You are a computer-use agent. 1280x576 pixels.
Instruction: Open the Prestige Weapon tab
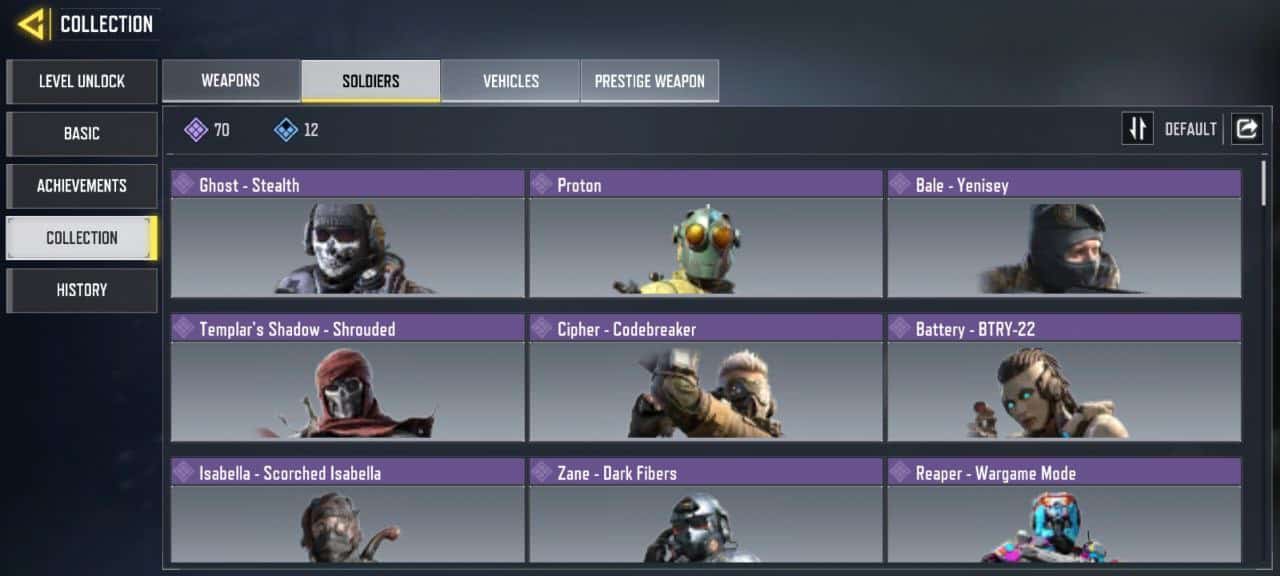pyautogui.click(x=650, y=81)
